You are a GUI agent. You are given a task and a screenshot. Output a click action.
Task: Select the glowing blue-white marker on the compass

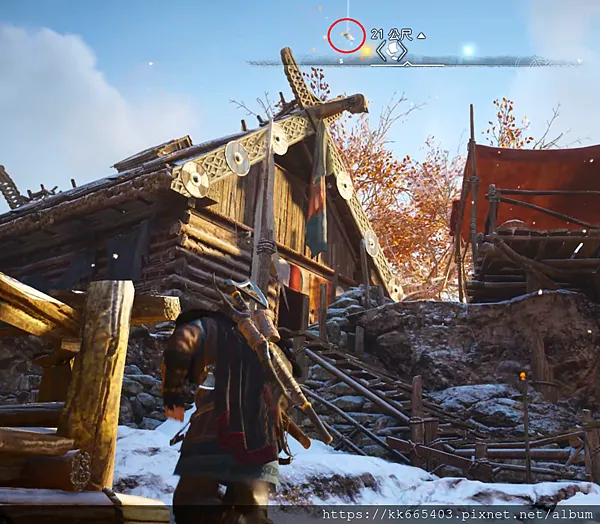pos(467,50)
